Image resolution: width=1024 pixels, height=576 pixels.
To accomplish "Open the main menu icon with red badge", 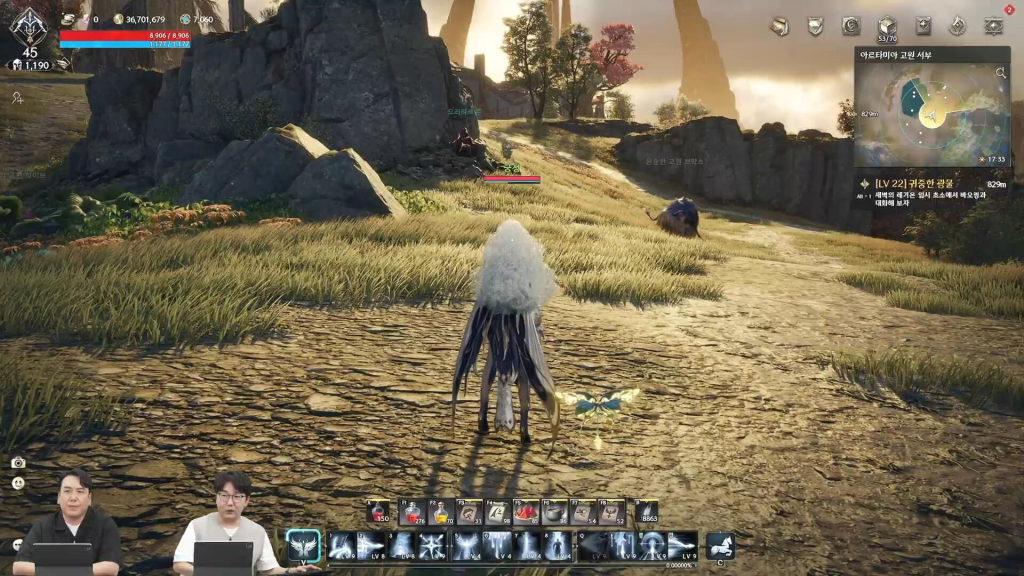I will pos(993,26).
